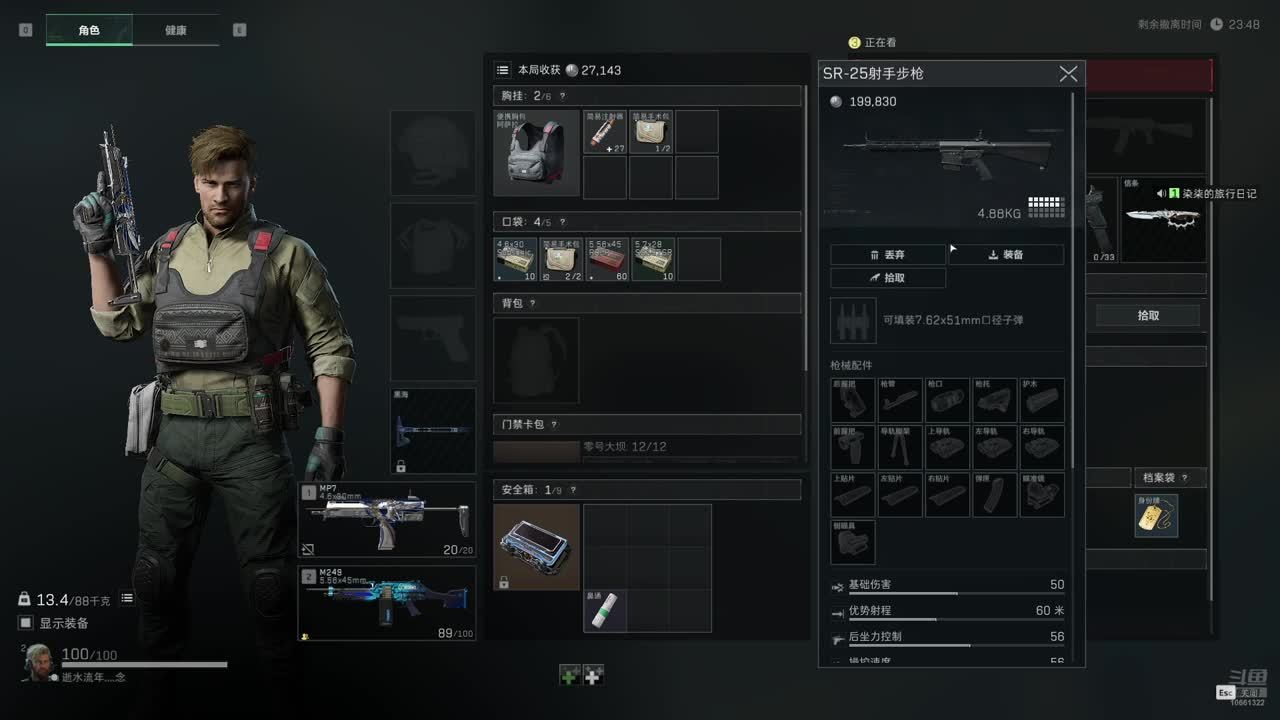Close the SR-25 rifle details panel
Viewport: 1280px width, 720px height.
pos(1068,74)
